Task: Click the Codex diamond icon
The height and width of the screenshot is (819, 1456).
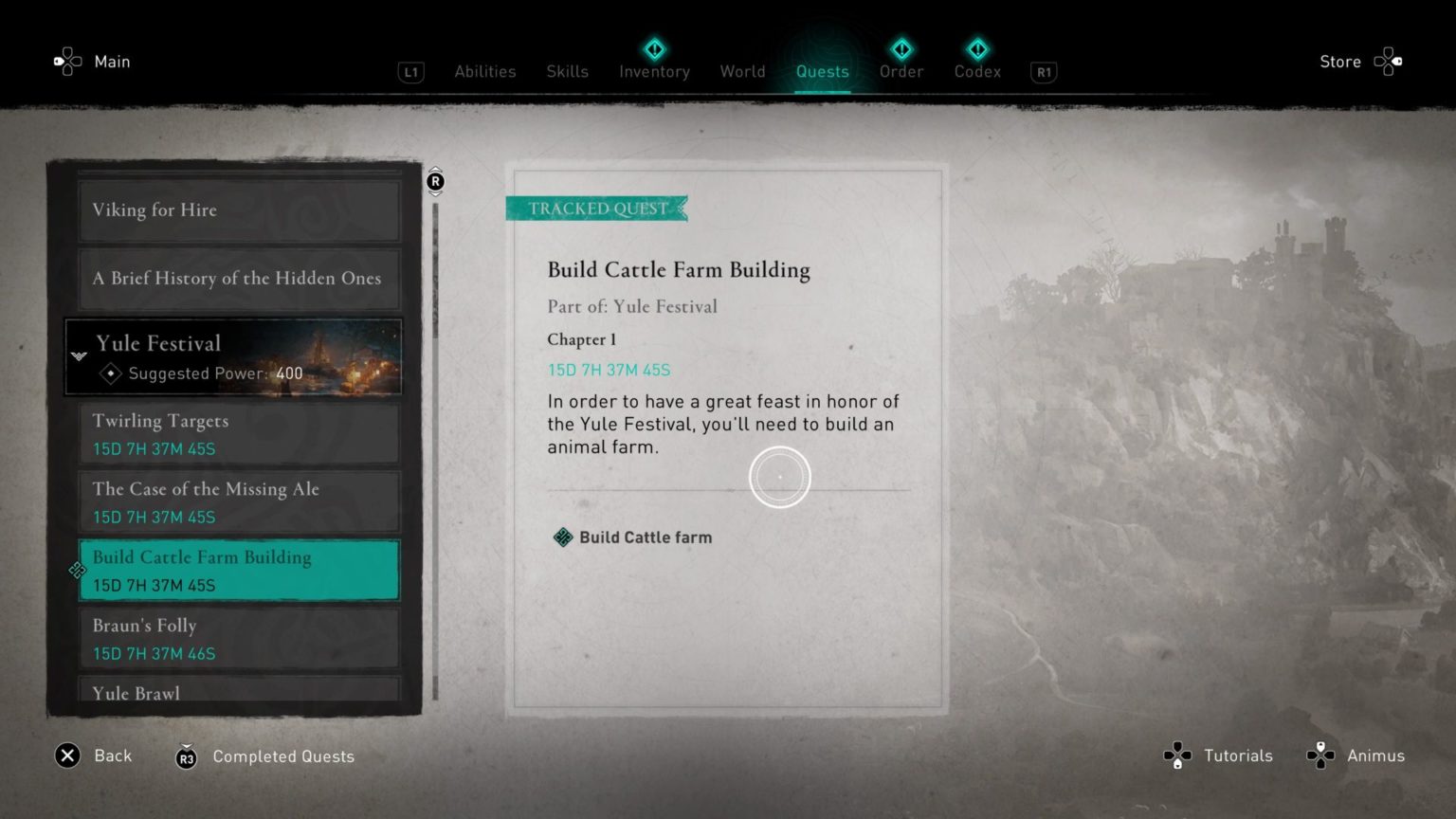Action: 977,49
